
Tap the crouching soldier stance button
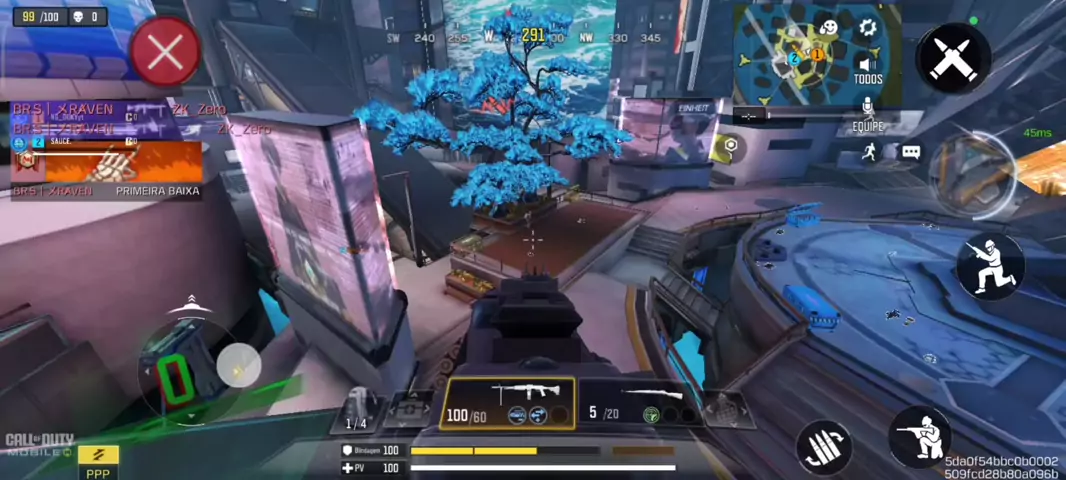[x=990, y=265]
